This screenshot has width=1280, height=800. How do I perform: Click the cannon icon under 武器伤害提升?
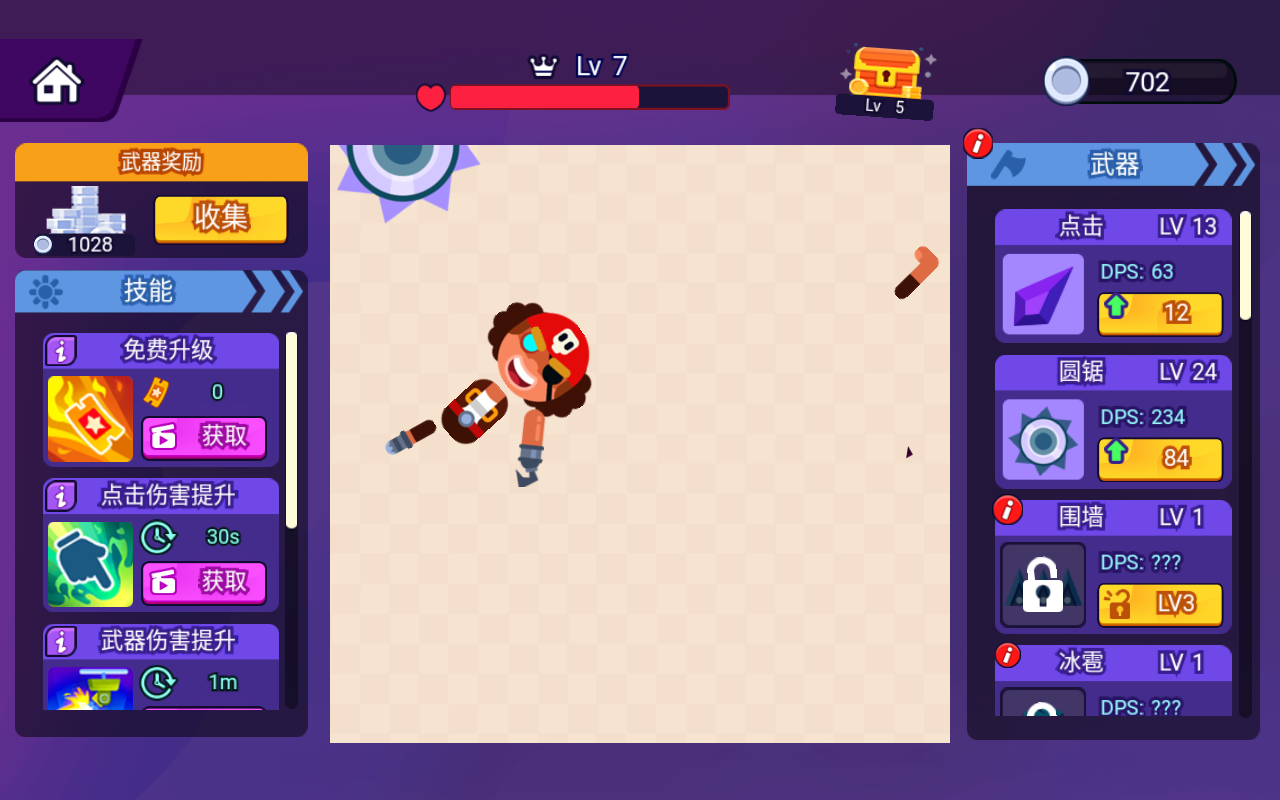pos(89,688)
